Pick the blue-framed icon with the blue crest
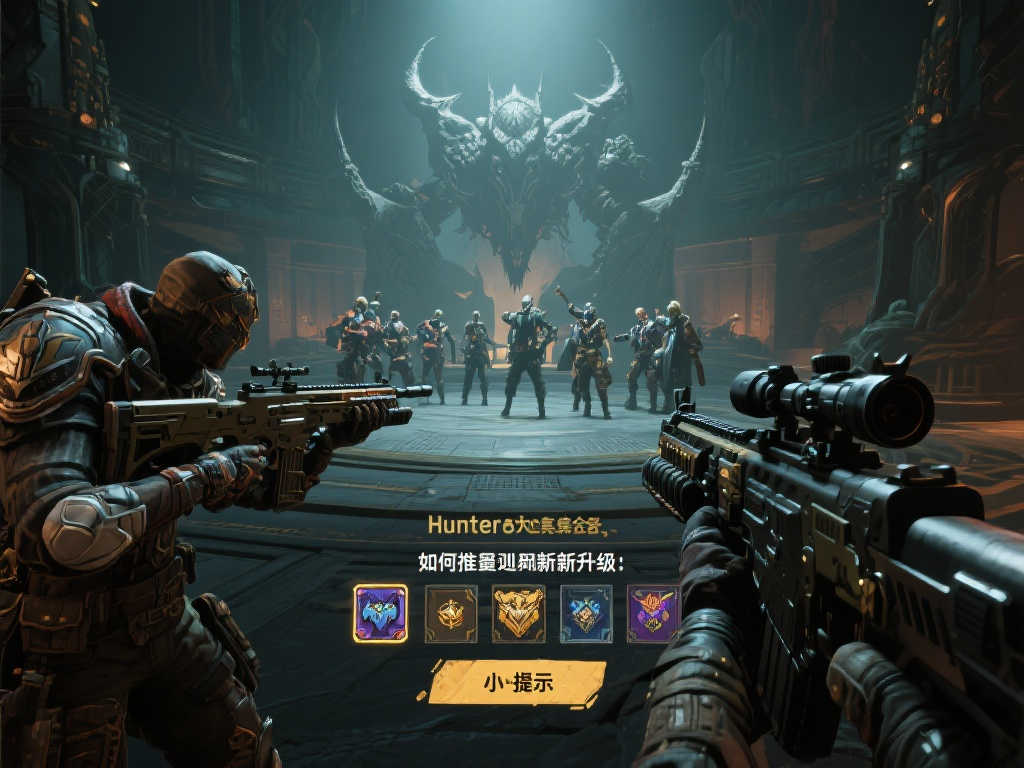 586,613
